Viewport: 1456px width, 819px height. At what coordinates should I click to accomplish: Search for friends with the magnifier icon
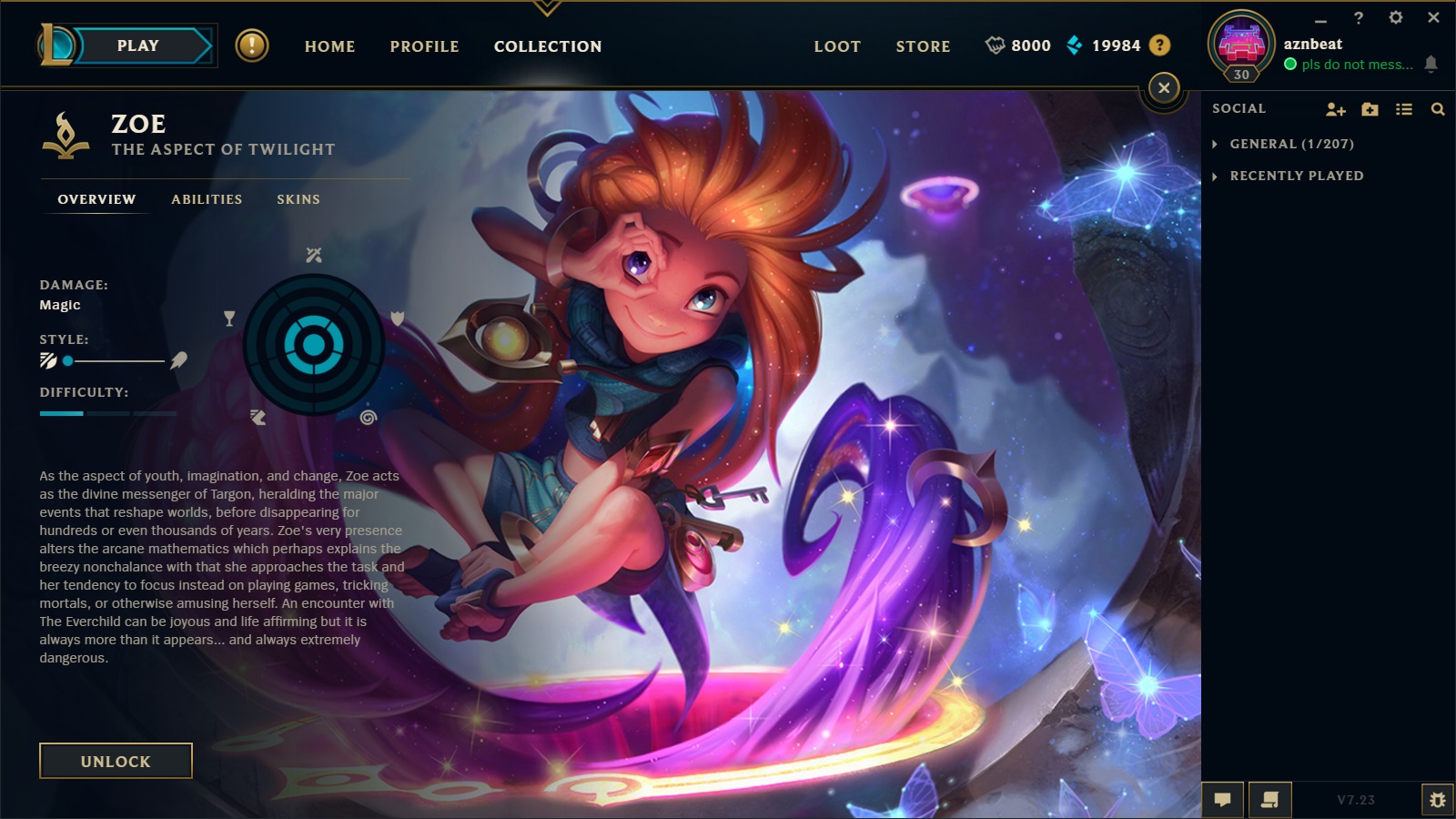1438,108
